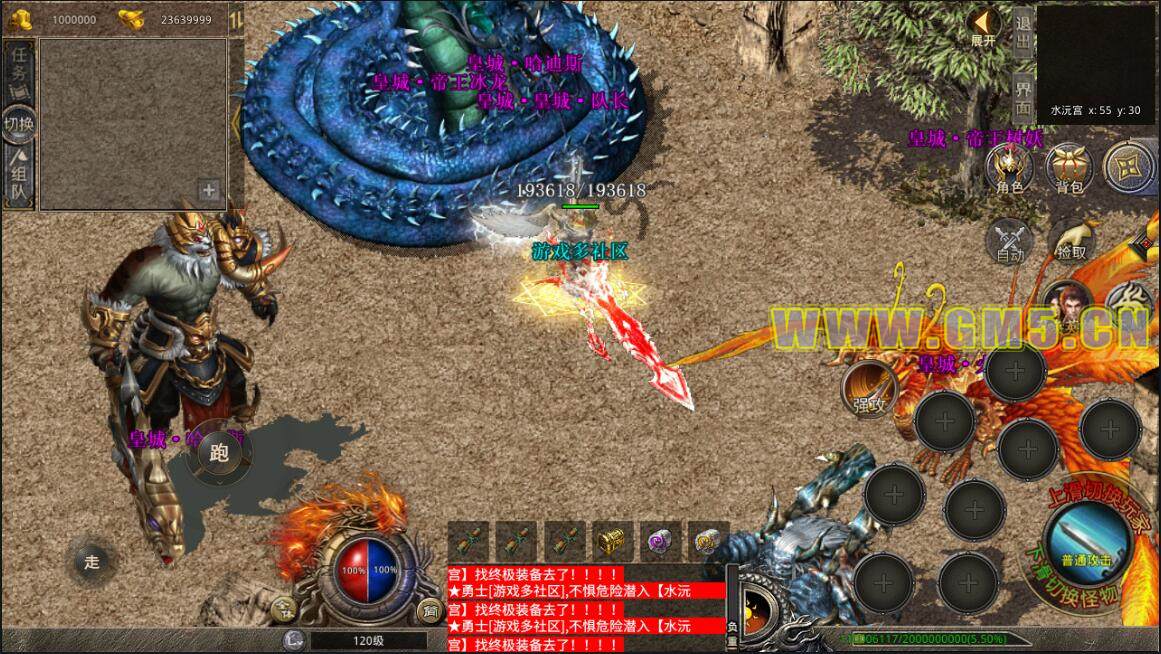Toggle the 走 walk mode button
Image resolution: width=1161 pixels, height=654 pixels.
pos(92,561)
